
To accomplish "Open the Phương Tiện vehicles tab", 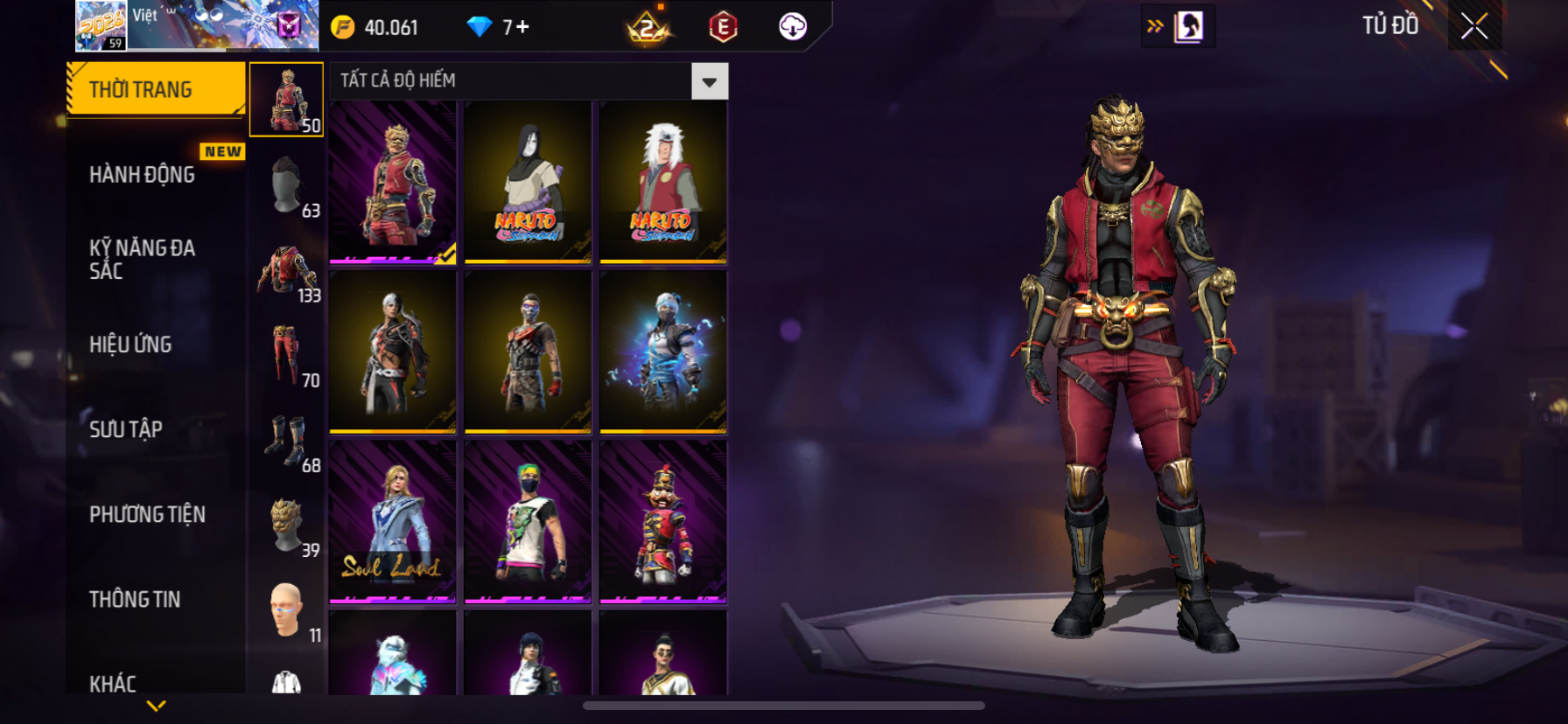I will (147, 514).
